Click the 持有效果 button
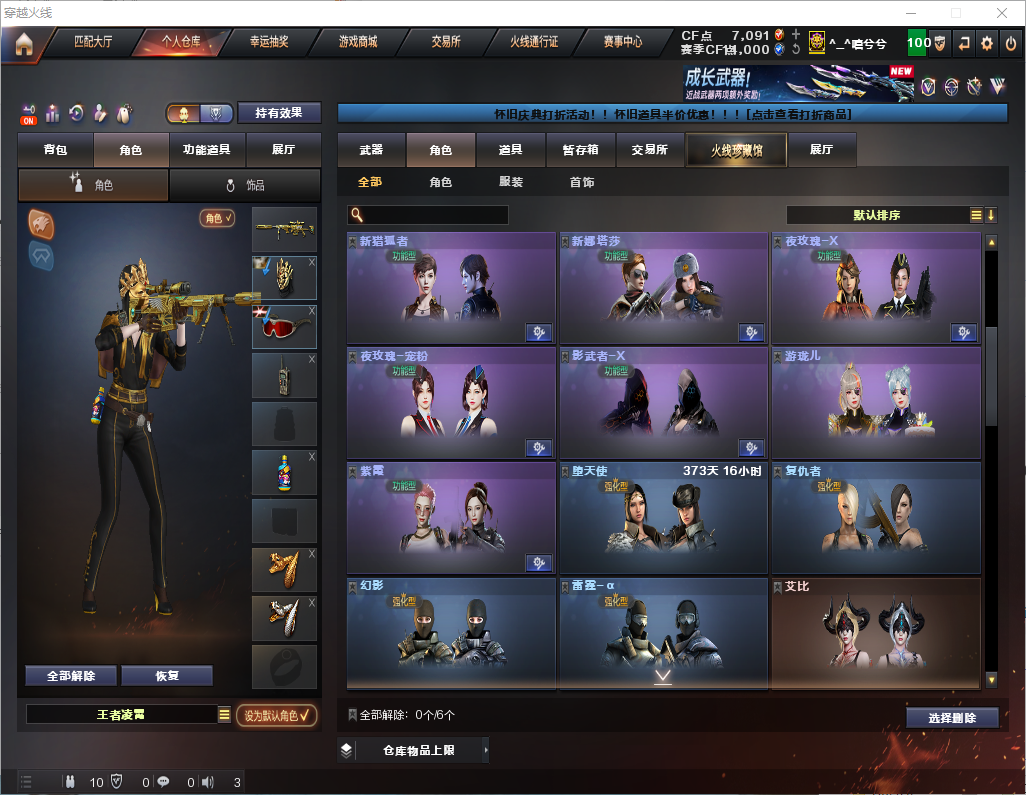Screen dimensions: 1026x795 pos(279,113)
